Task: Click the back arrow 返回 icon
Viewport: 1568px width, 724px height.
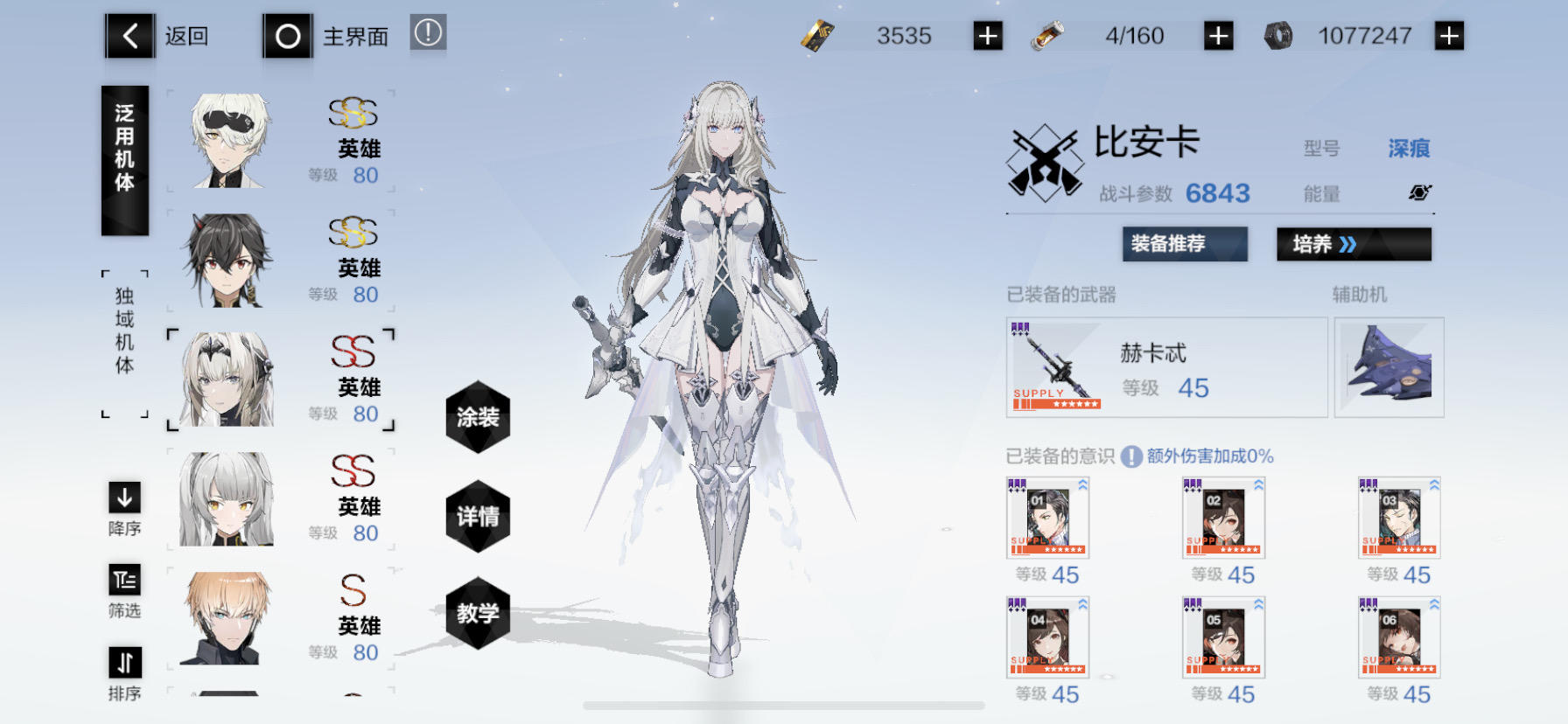Action: [129, 36]
